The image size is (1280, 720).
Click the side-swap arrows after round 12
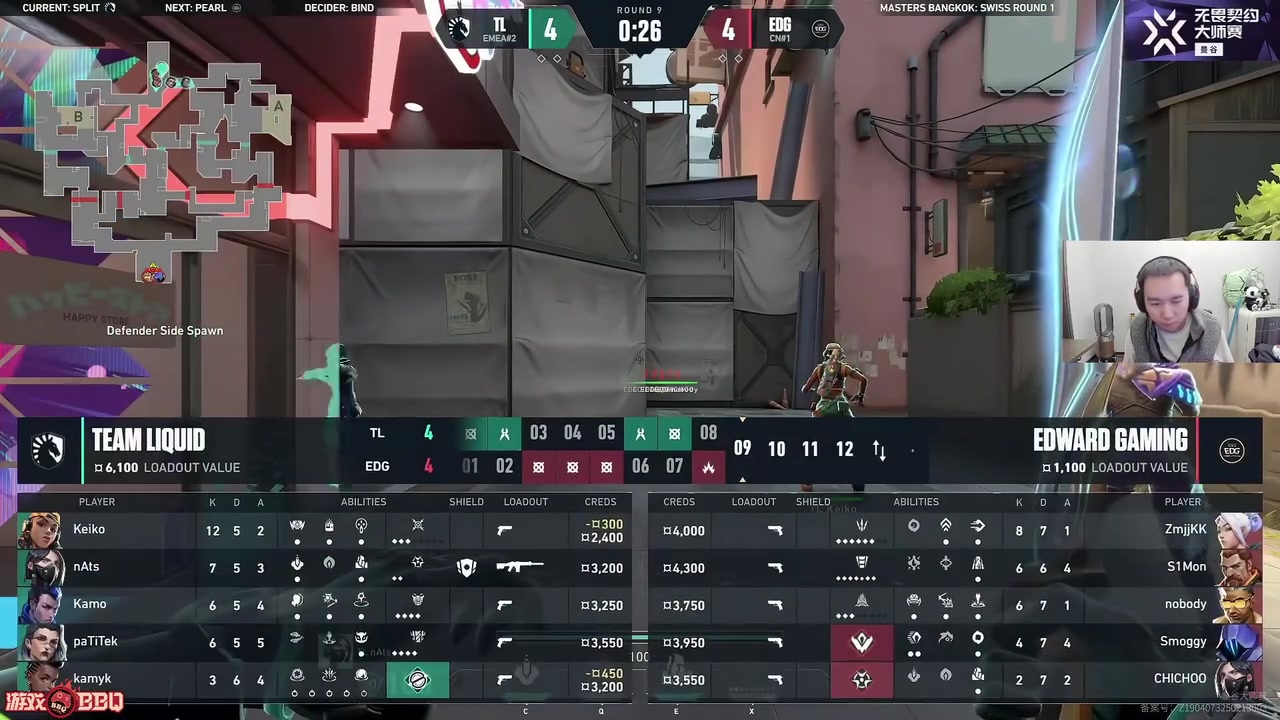tap(879, 450)
